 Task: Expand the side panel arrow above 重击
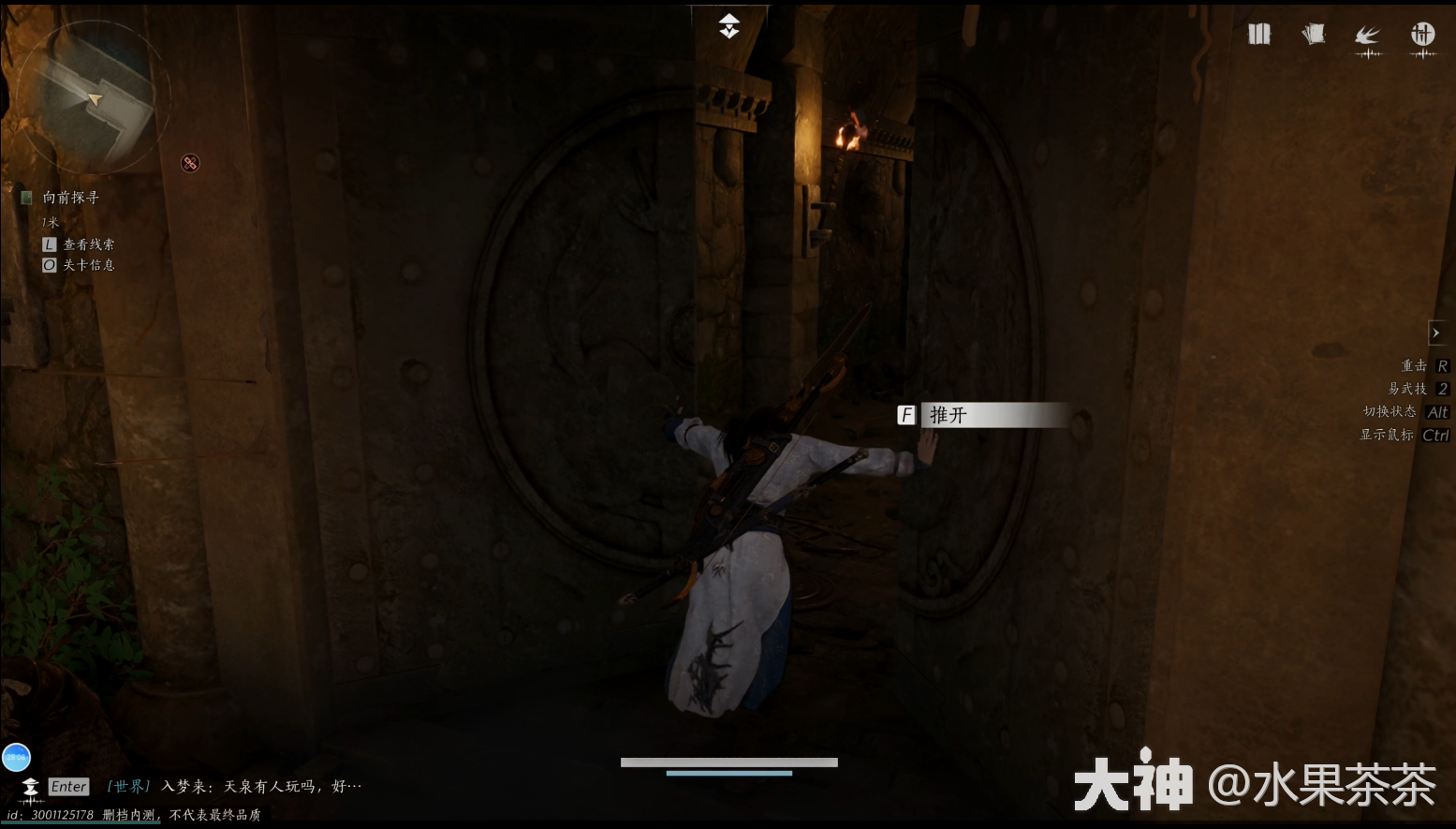[1436, 333]
